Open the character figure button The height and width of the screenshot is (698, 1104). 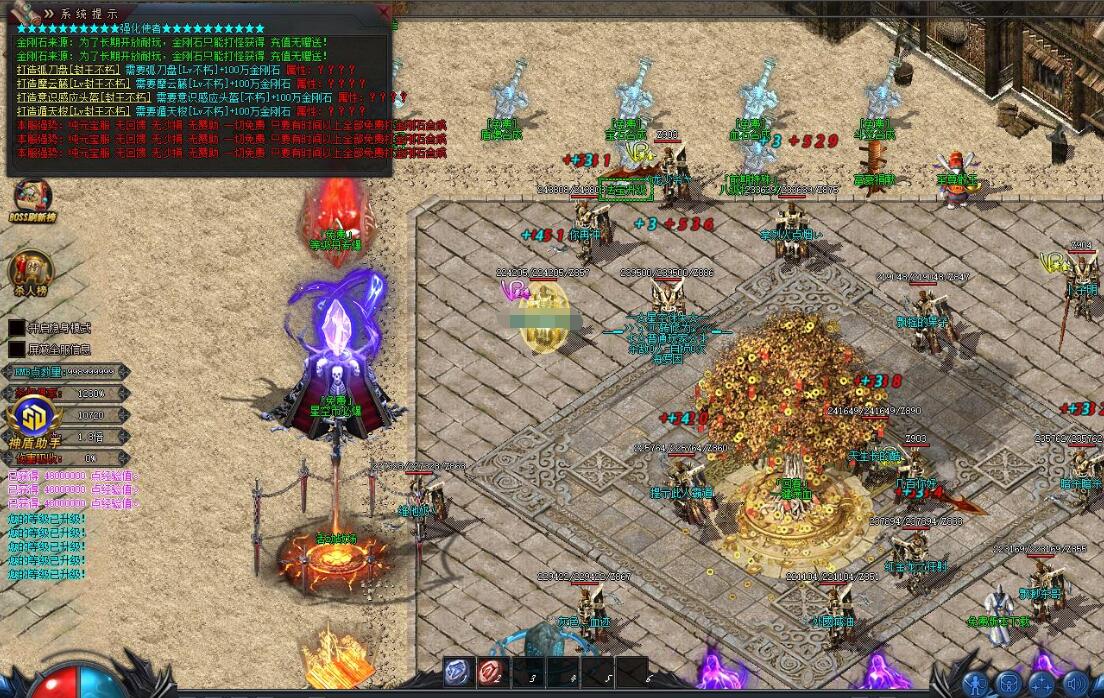click(x=974, y=684)
